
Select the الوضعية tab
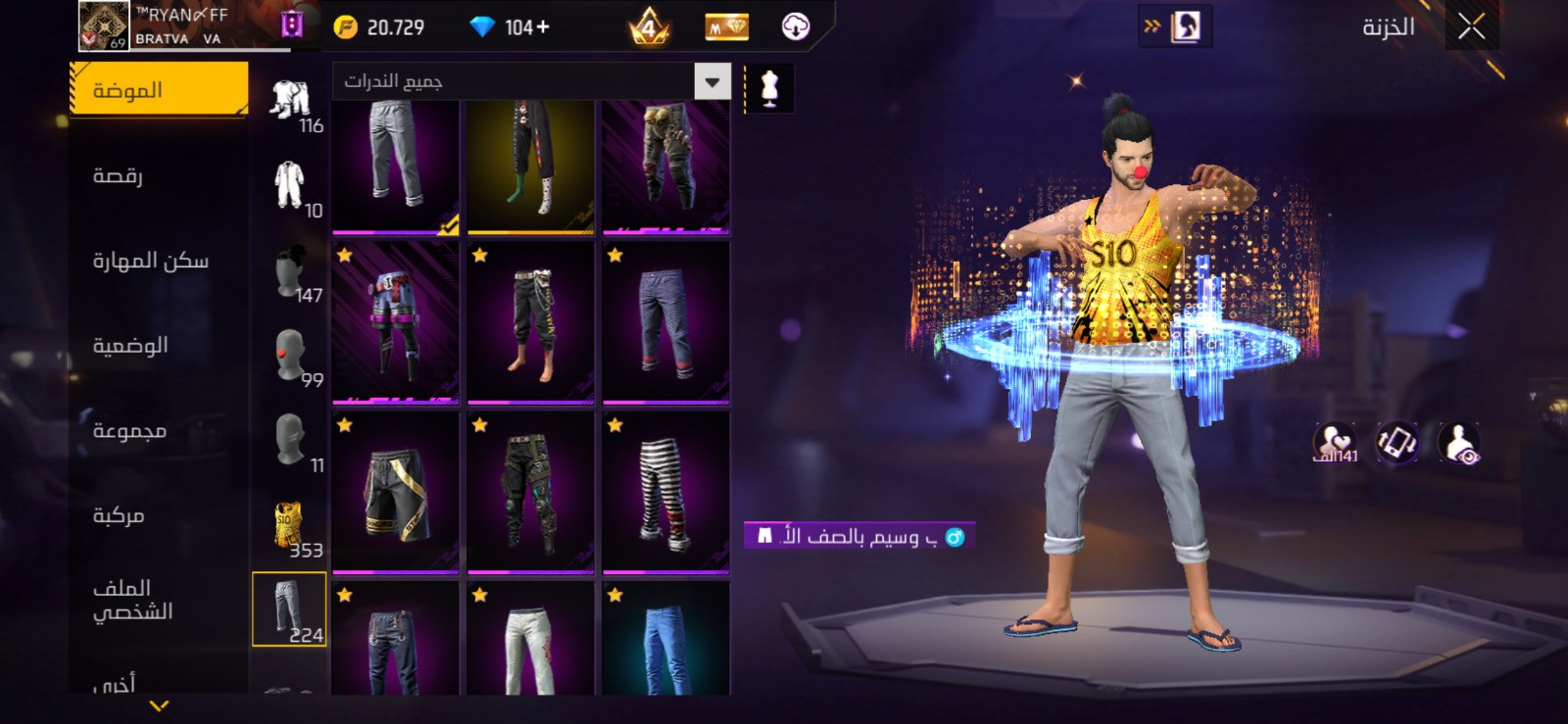130,346
